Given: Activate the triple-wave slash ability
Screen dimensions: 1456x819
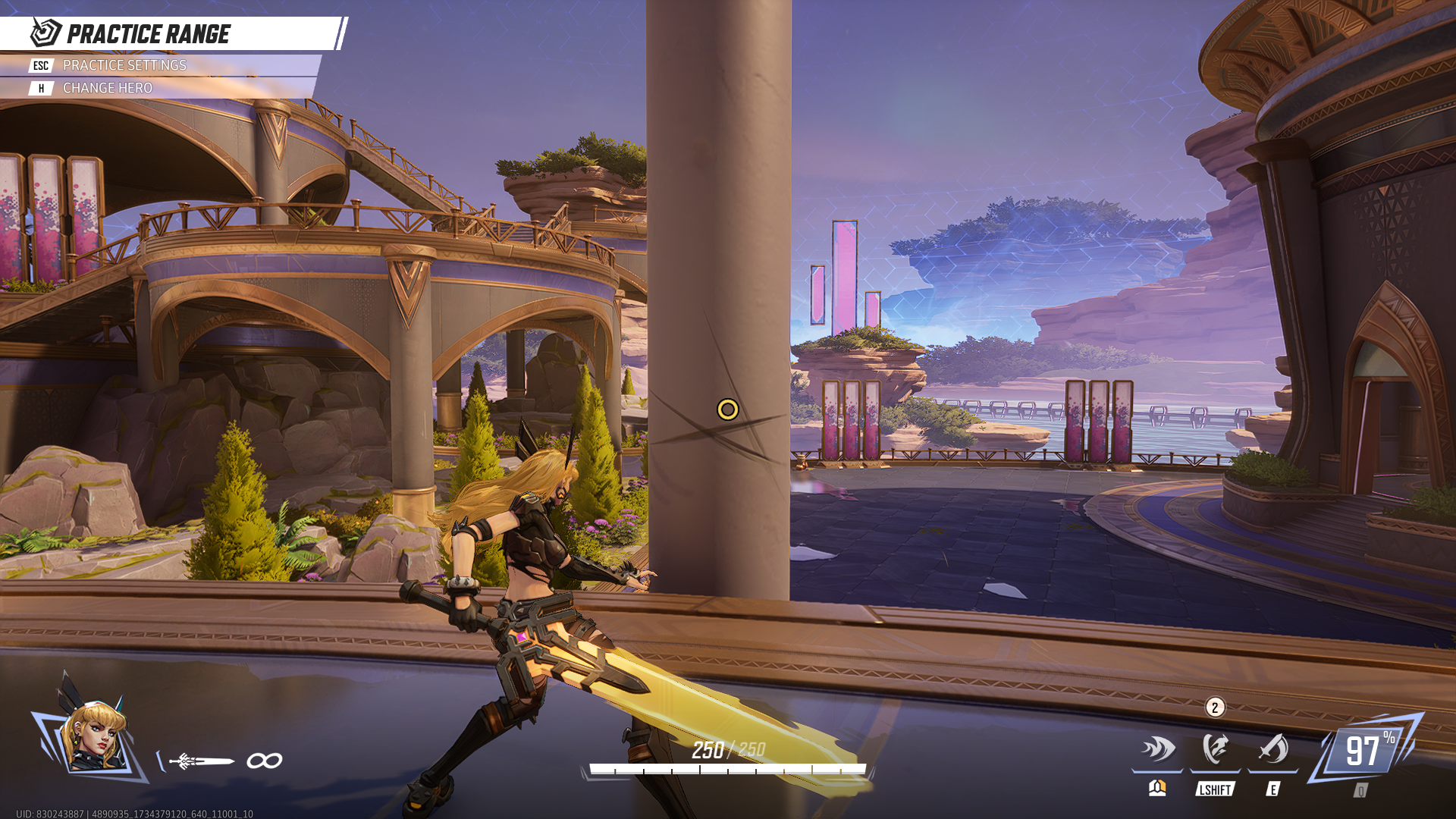Looking at the screenshot, I should pos(1157,750).
